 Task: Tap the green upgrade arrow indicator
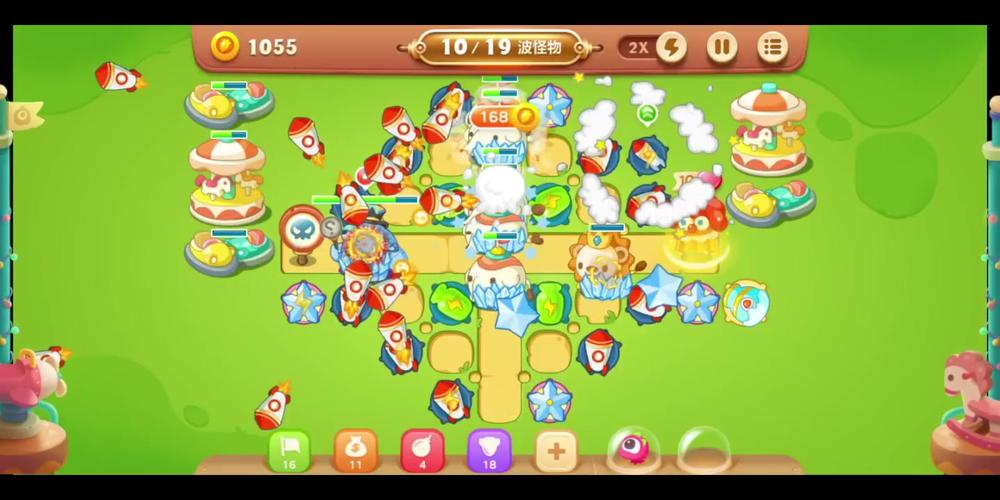647,113
